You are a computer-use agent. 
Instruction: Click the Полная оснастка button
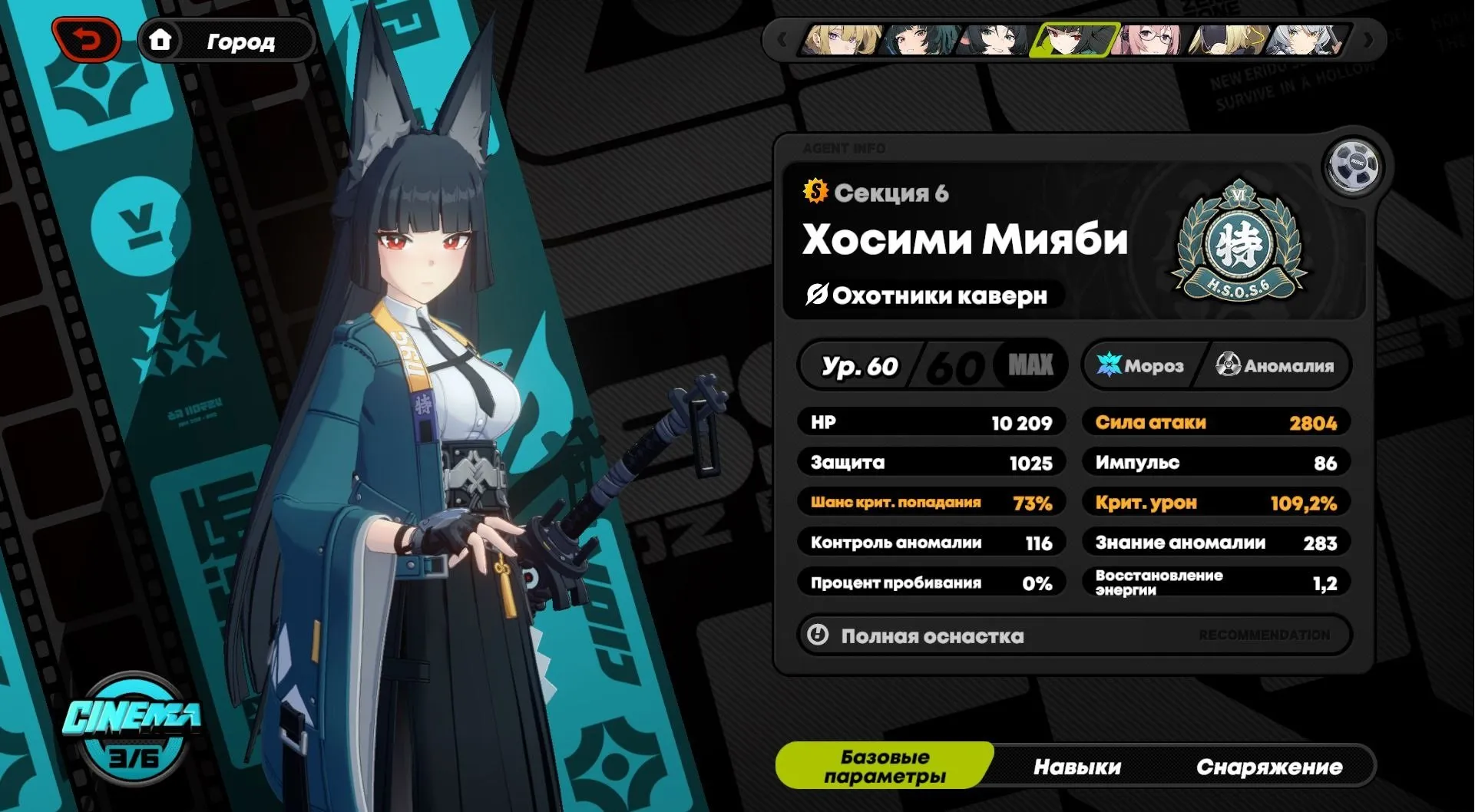(x=931, y=635)
